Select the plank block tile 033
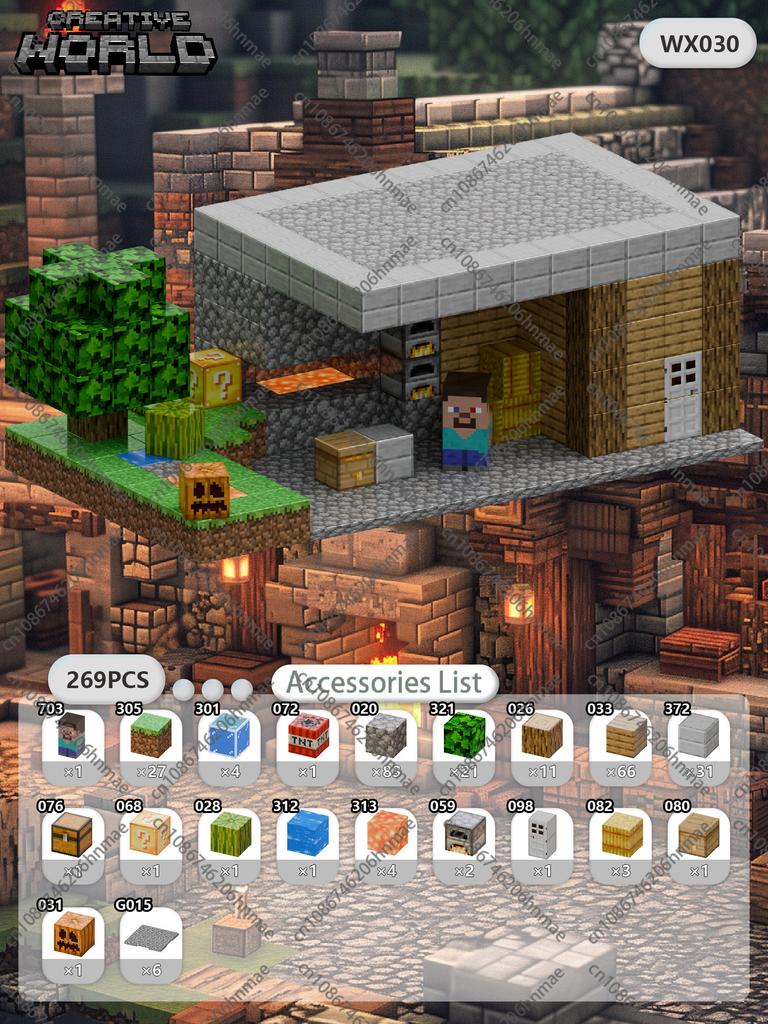768x1024 pixels. (x=620, y=737)
